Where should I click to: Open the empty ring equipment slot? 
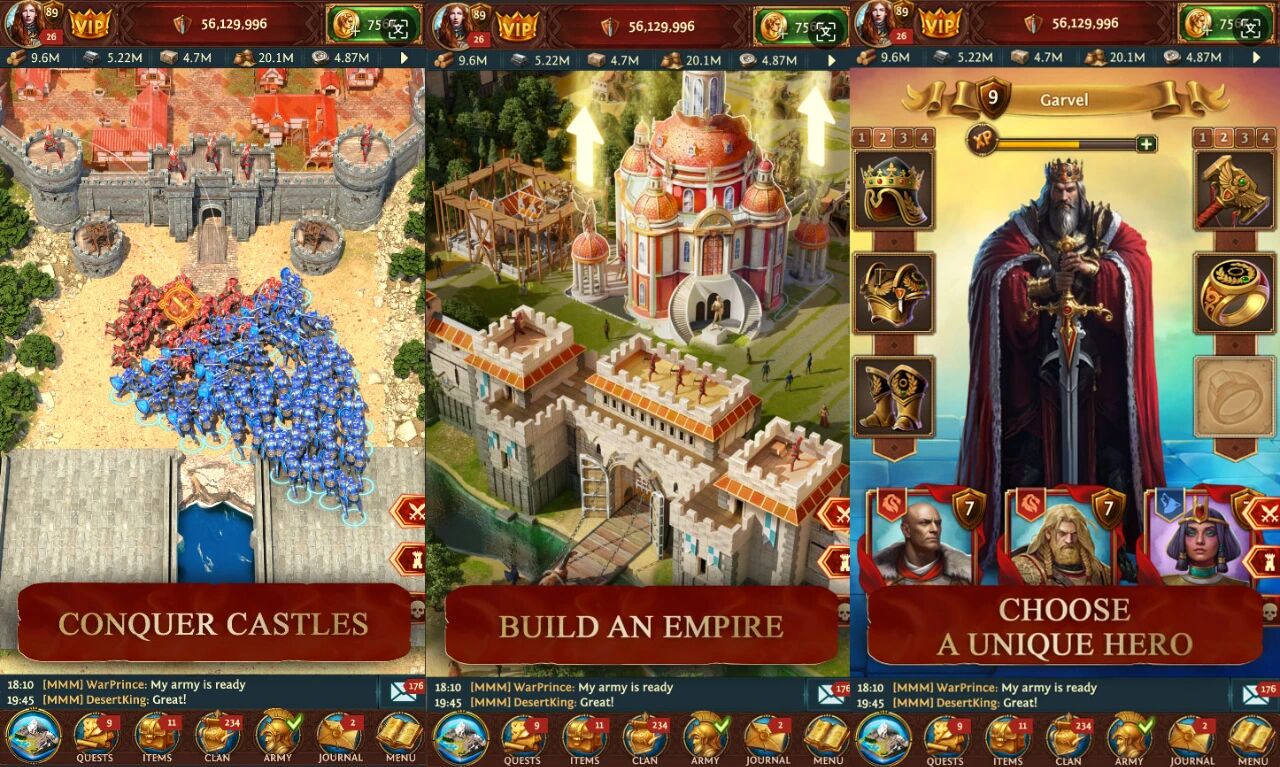tap(1234, 396)
